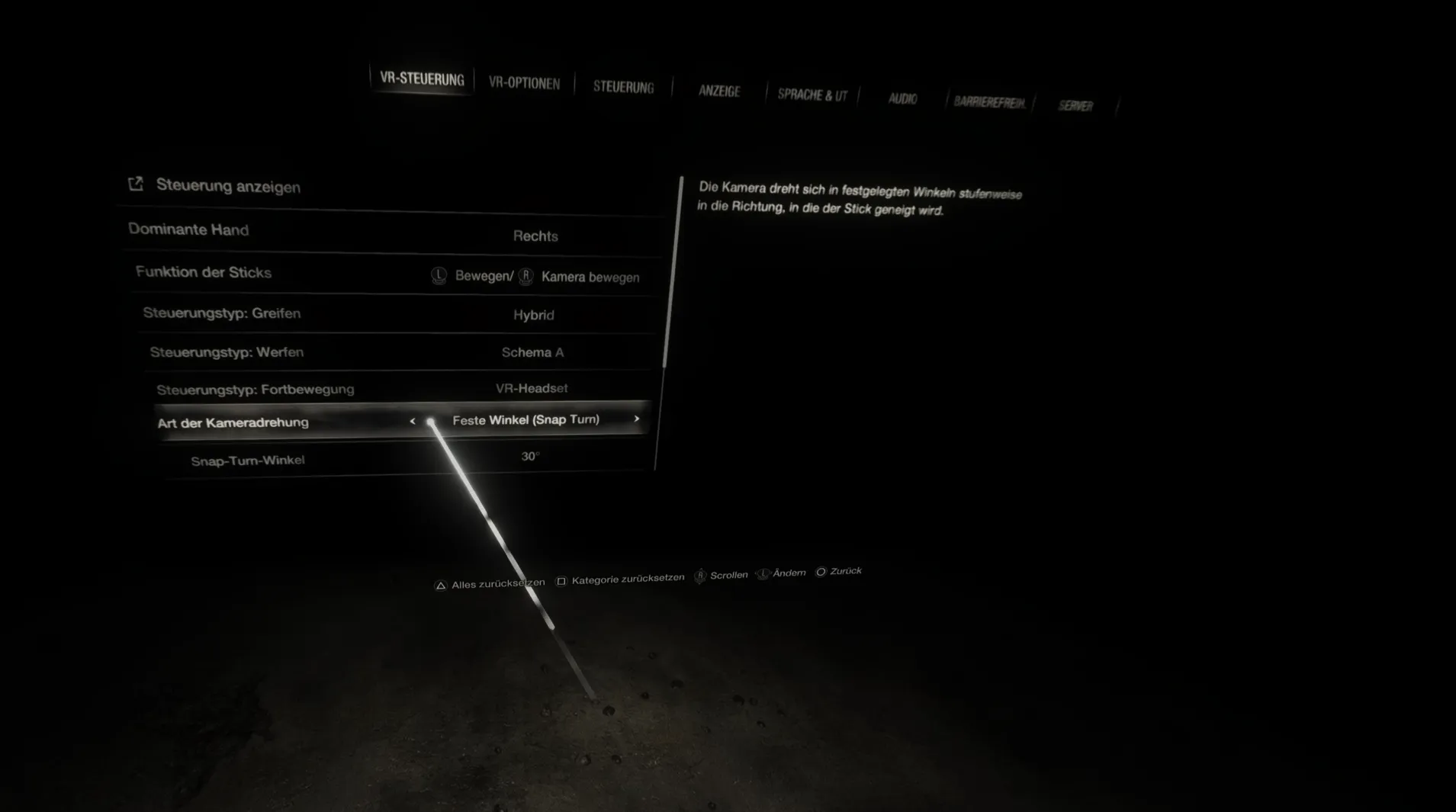Switch to the VR-OPTIONEN tab
Screen dimensions: 1456x812
coord(525,83)
